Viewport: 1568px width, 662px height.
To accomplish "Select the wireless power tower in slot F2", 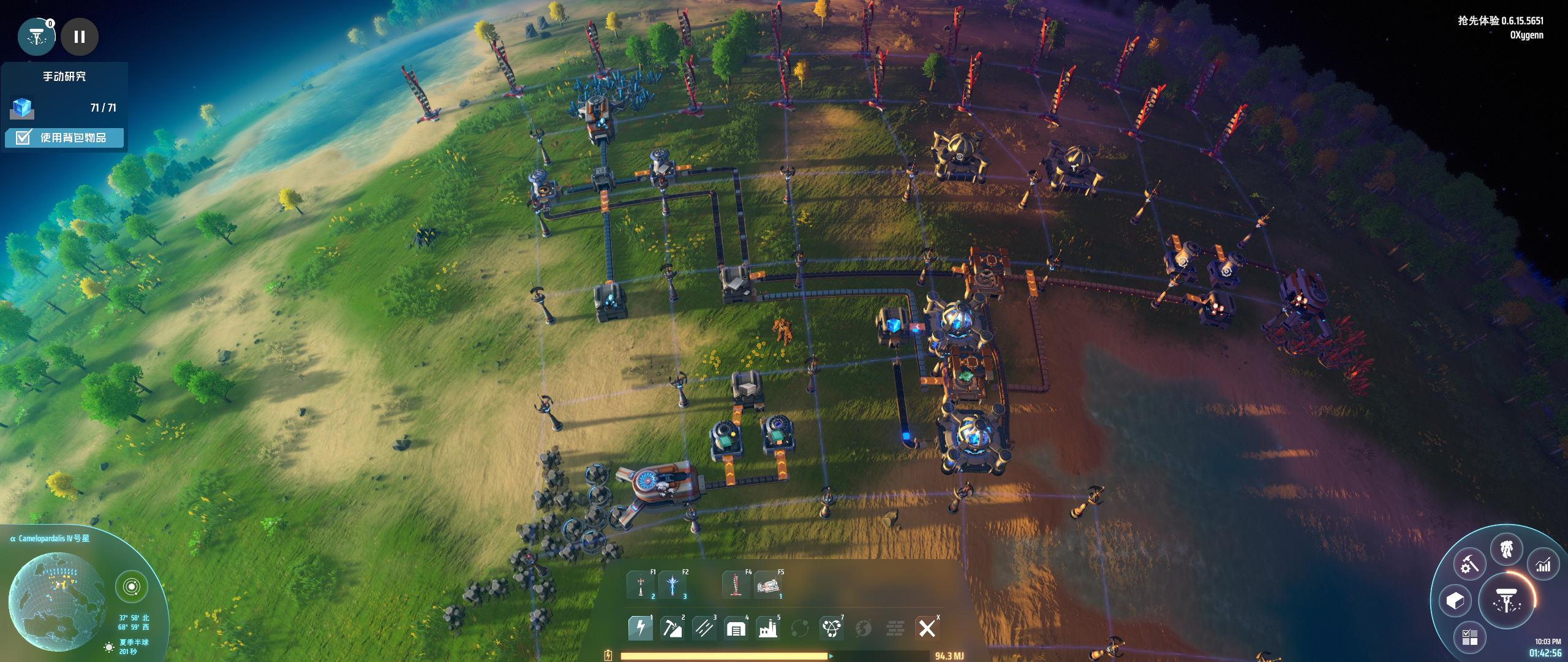I will (x=673, y=585).
